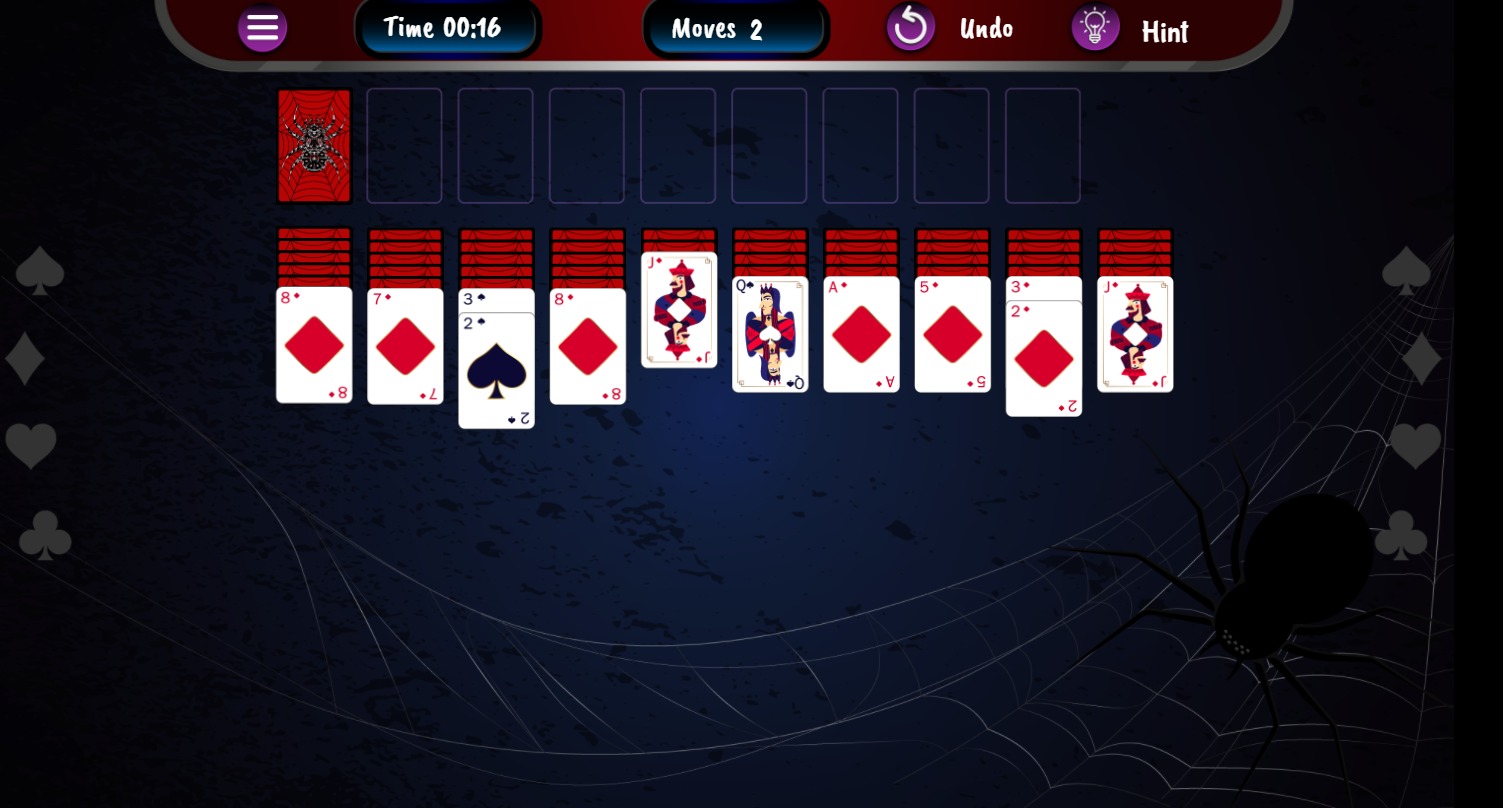Select the 8 of diamonds in the first column
This screenshot has width=1503, height=808.
coord(314,345)
